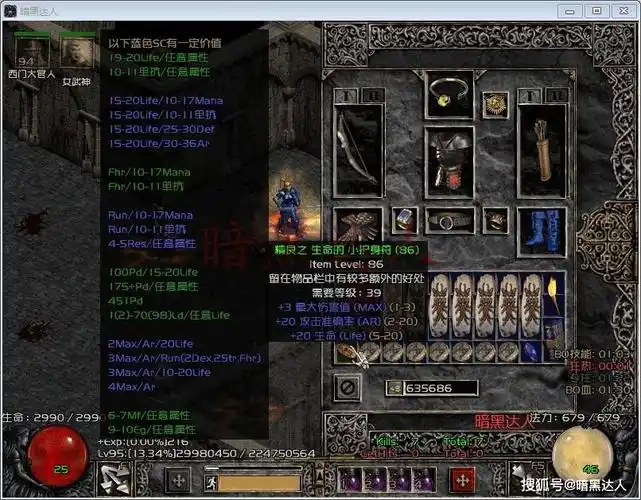Pick the torch charm in inventory
The image size is (641, 500).
(556, 299)
